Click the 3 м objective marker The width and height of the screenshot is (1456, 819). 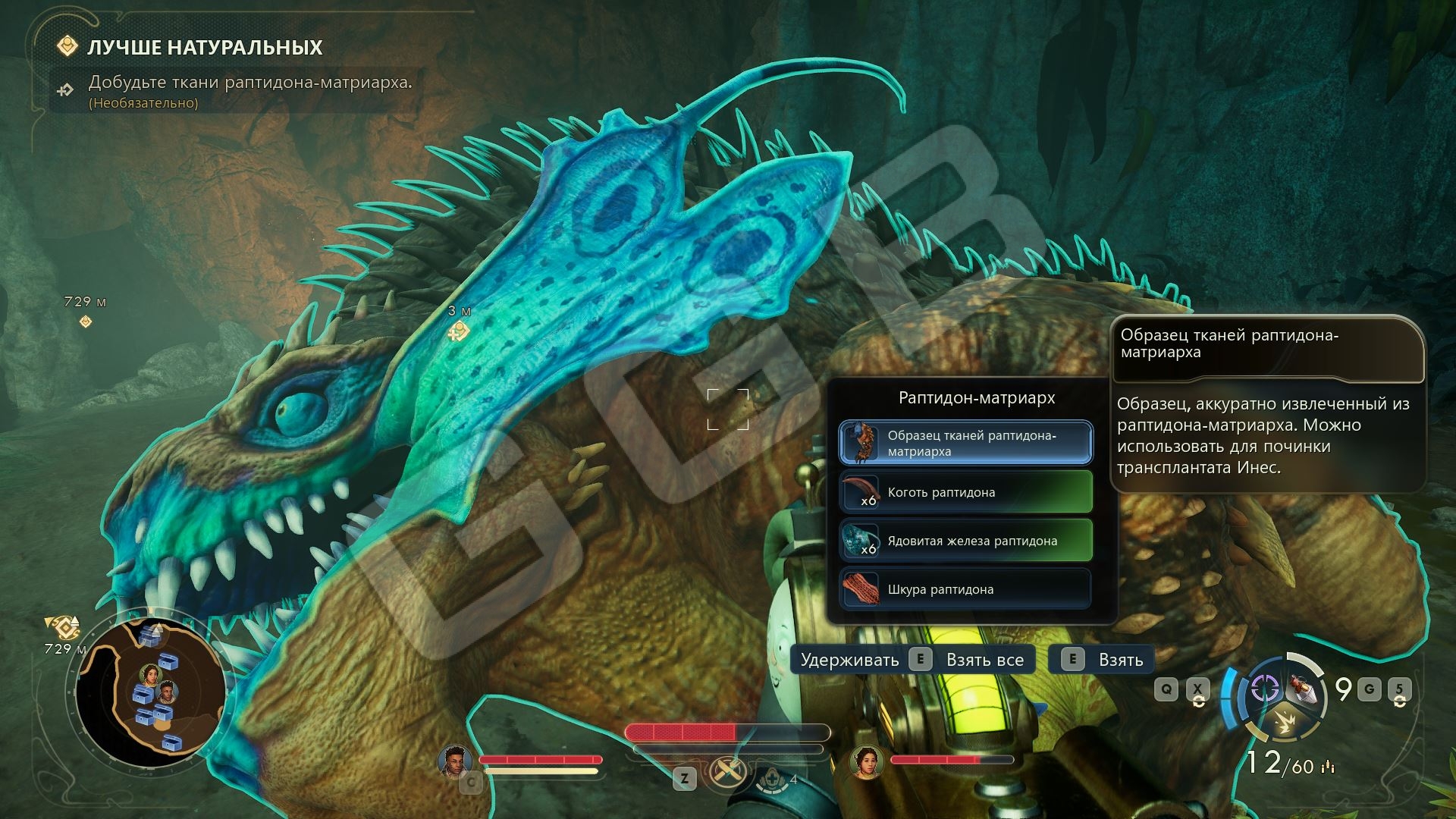tap(458, 331)
